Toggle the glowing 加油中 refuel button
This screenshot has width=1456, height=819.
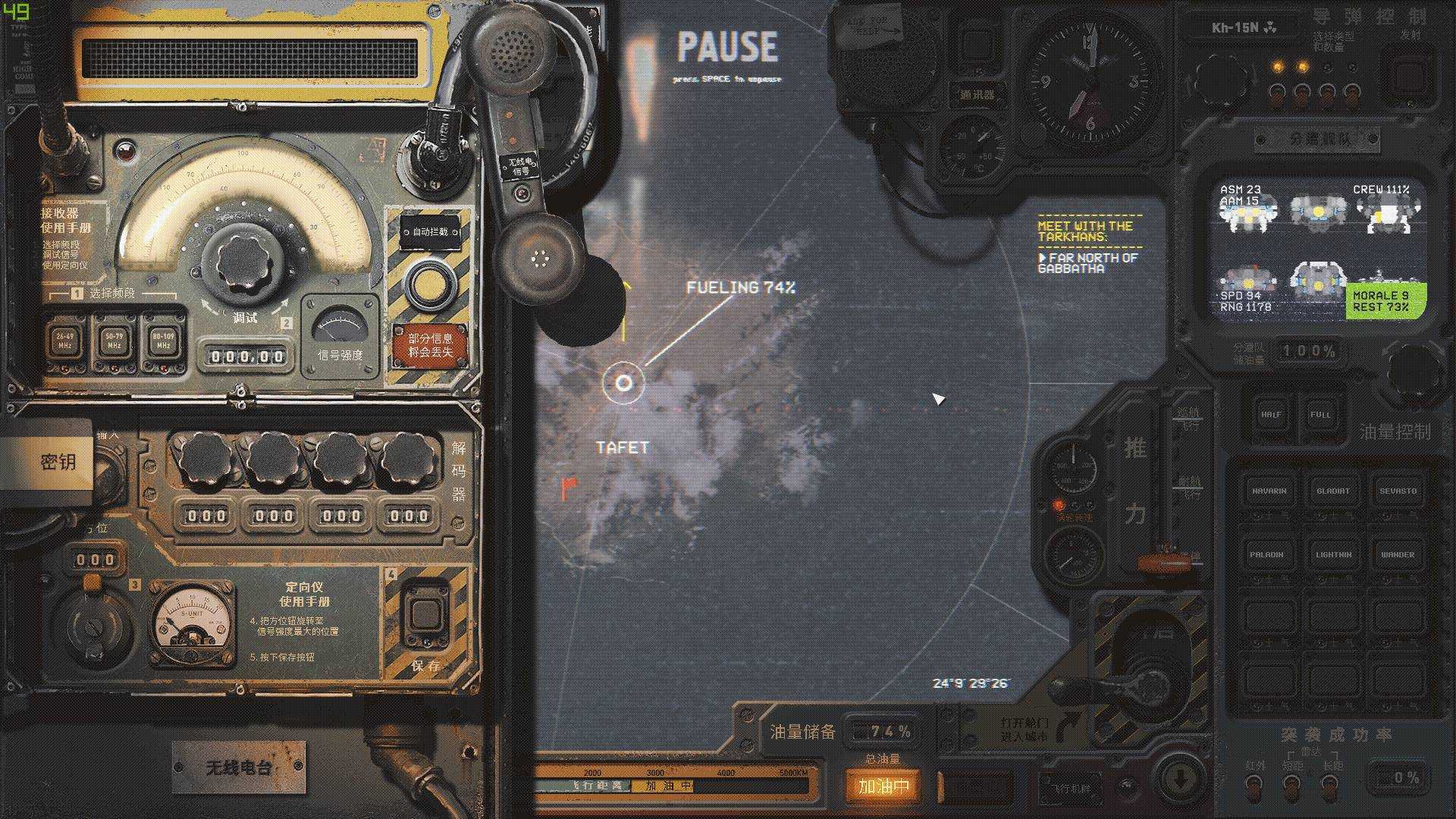pyautogui.click(x=883, y=786)
